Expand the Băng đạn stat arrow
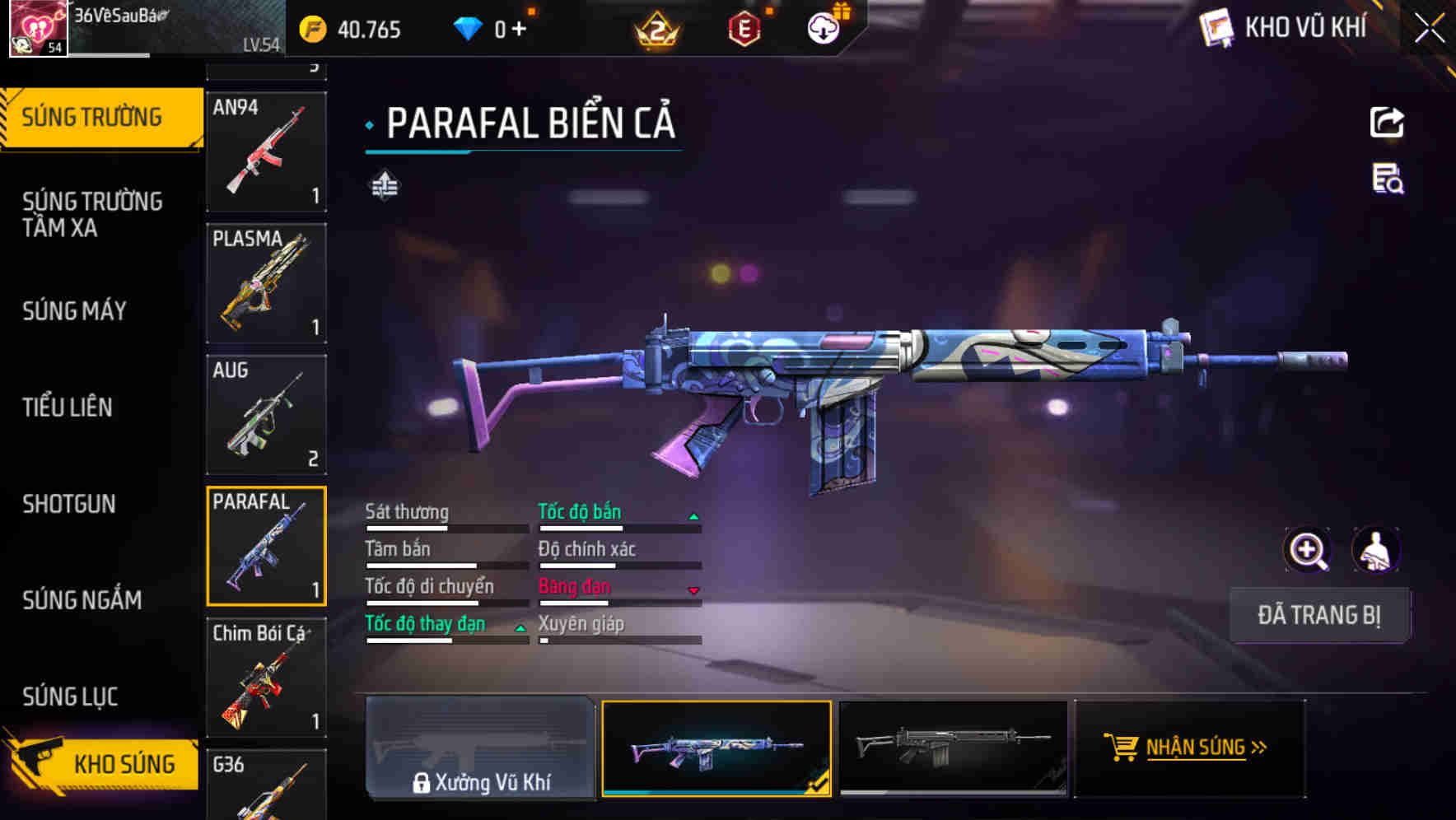 694,589
